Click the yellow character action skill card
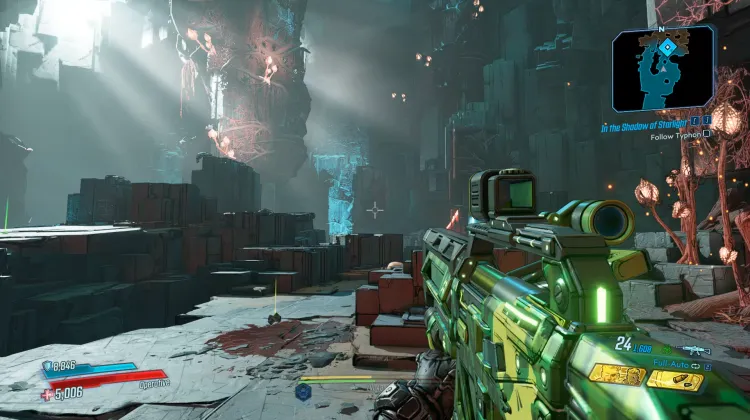 [616, 374]
